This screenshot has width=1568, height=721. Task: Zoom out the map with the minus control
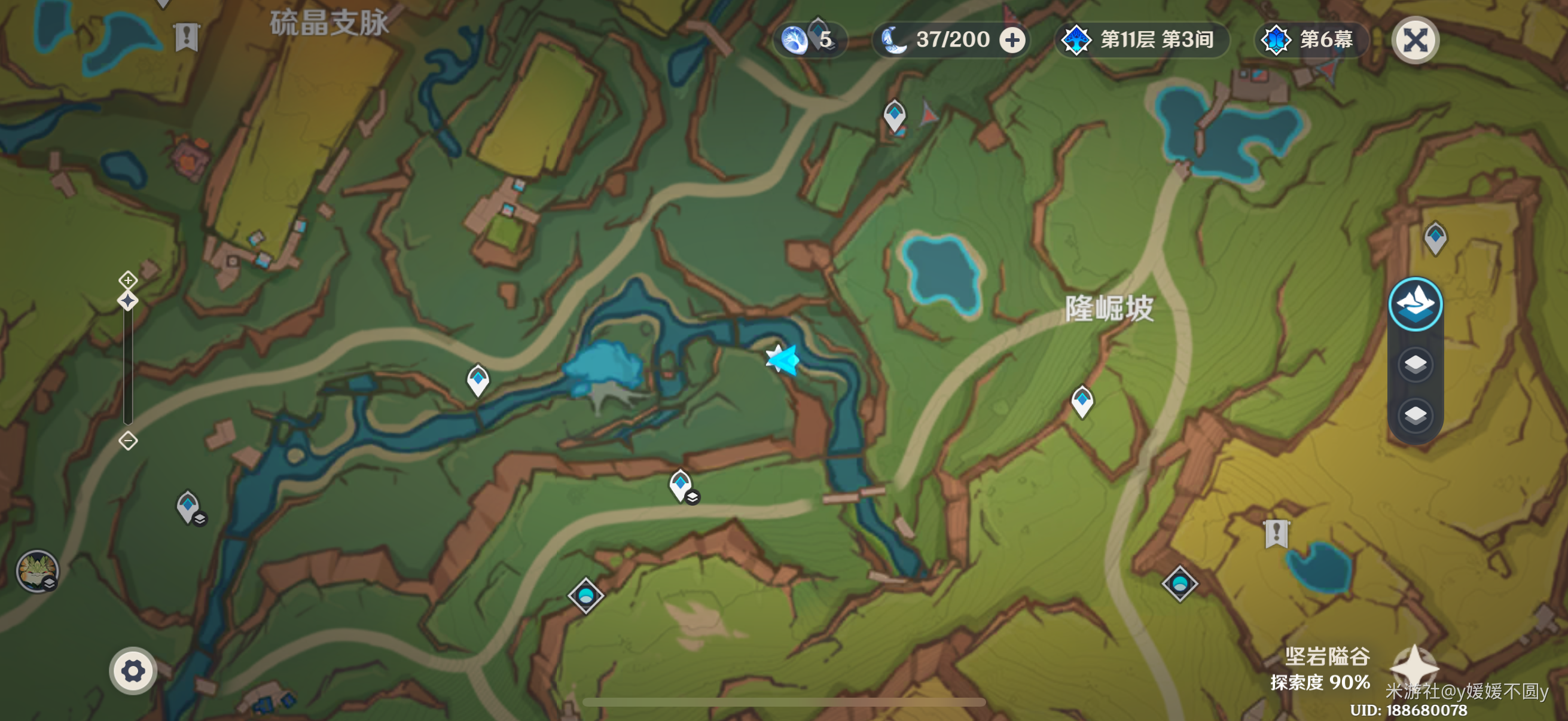(128, 440)
